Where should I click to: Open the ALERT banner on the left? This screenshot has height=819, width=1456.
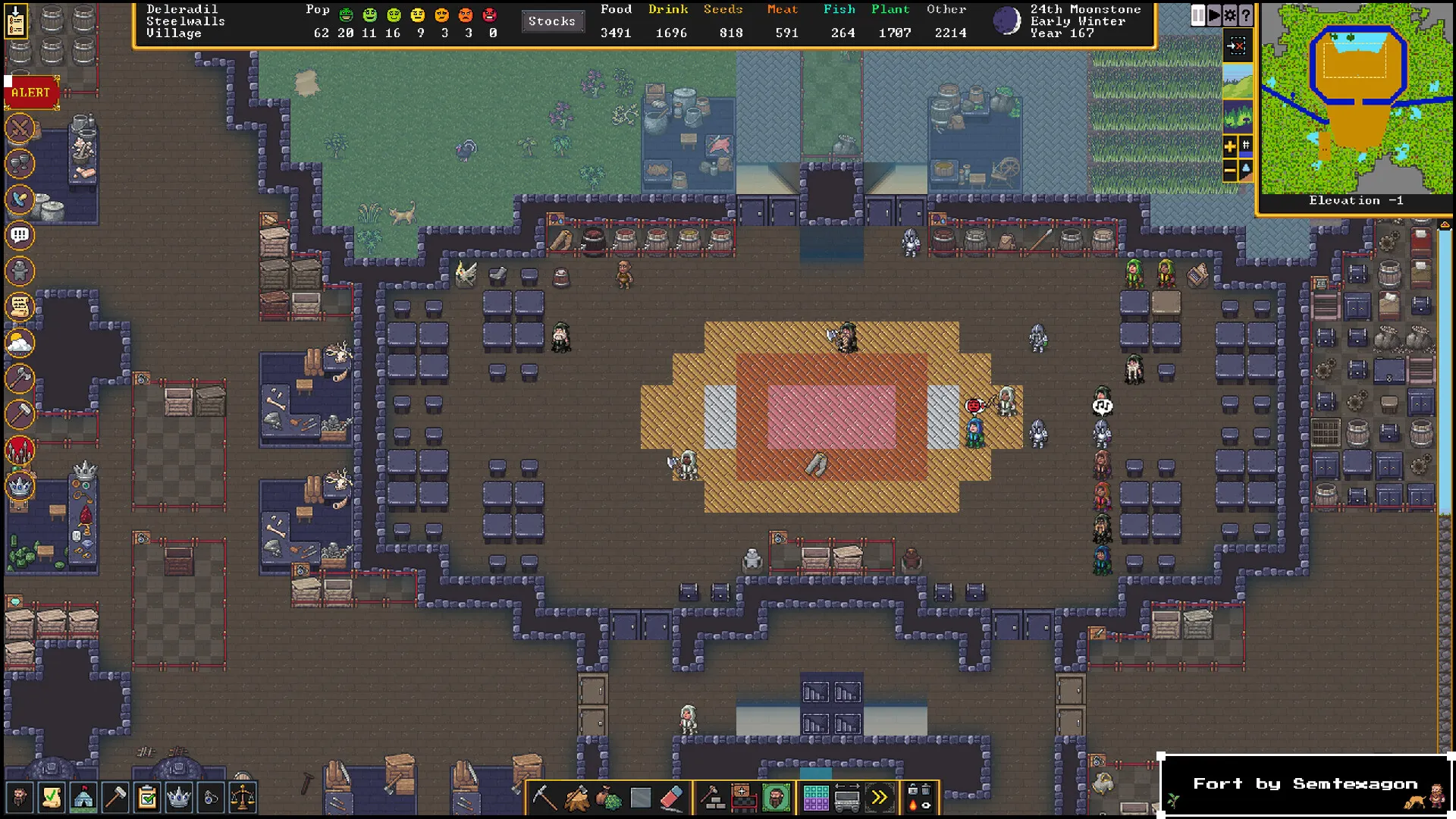pos(30,93)
